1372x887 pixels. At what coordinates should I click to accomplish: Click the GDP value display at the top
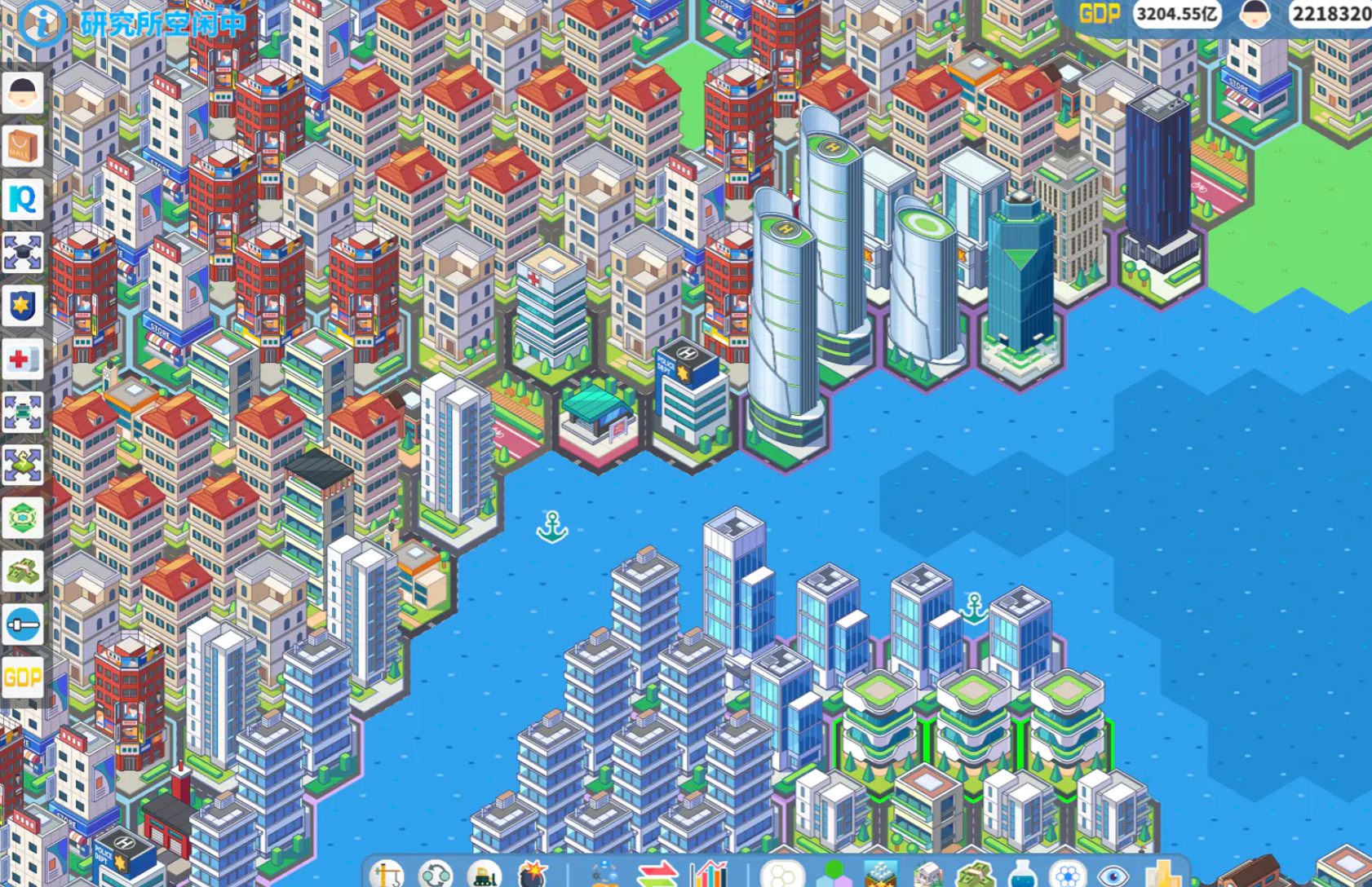point(1177,13)
